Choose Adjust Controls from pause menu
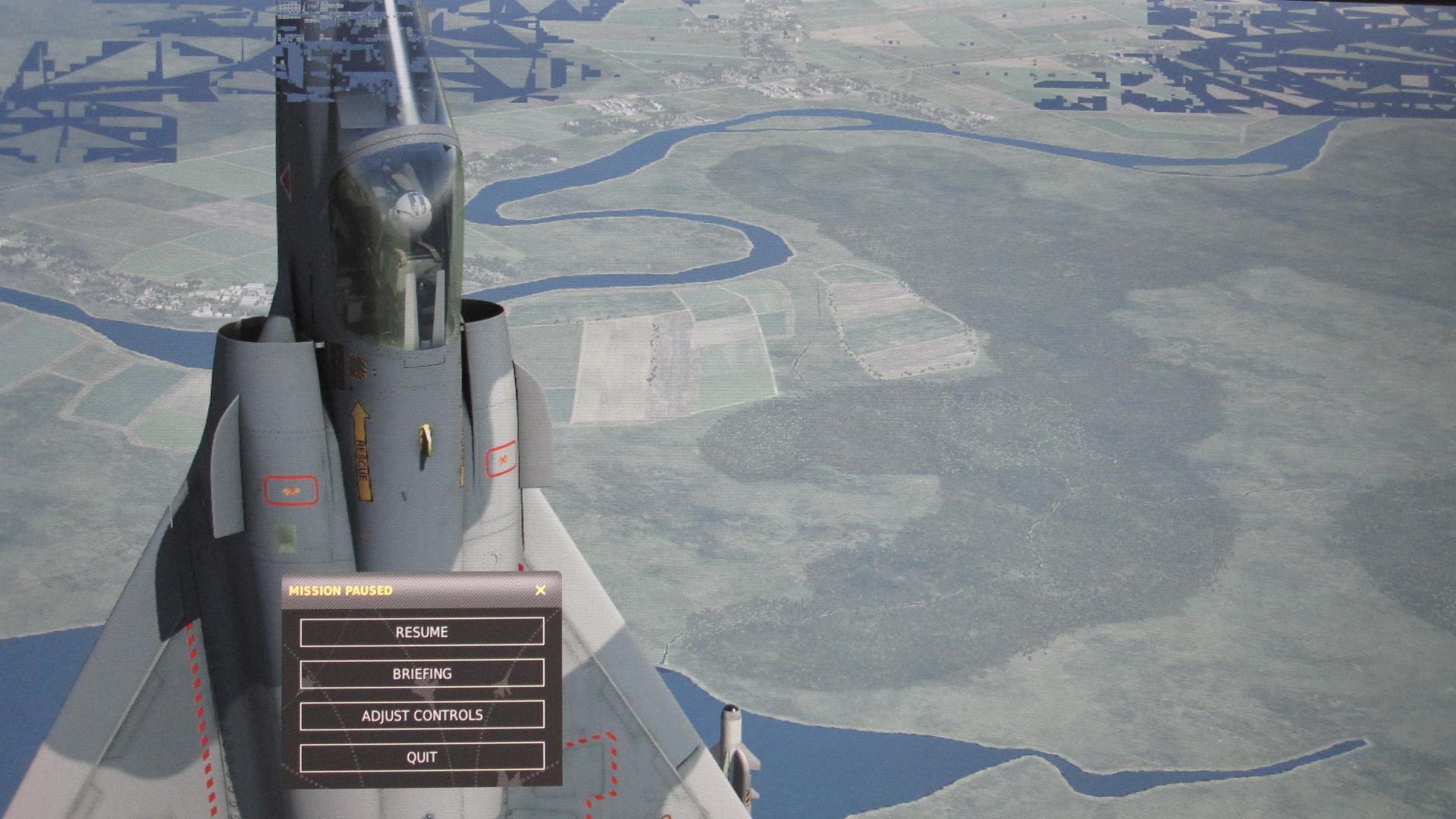This screenshot has width=1456, height=819. tap(422, 716)
